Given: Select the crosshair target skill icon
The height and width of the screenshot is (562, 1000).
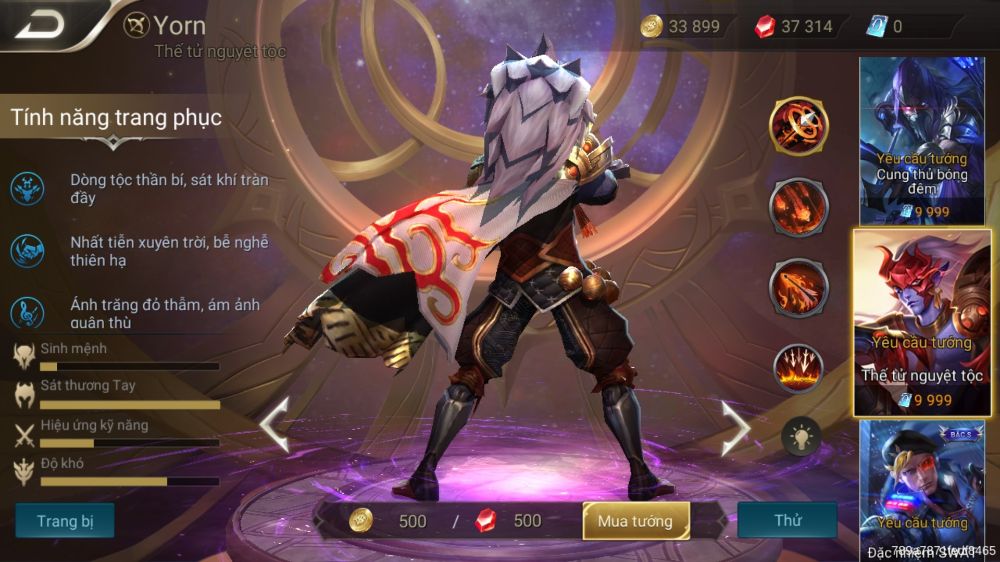Looking at the screenshot, I should click(798, 126).
